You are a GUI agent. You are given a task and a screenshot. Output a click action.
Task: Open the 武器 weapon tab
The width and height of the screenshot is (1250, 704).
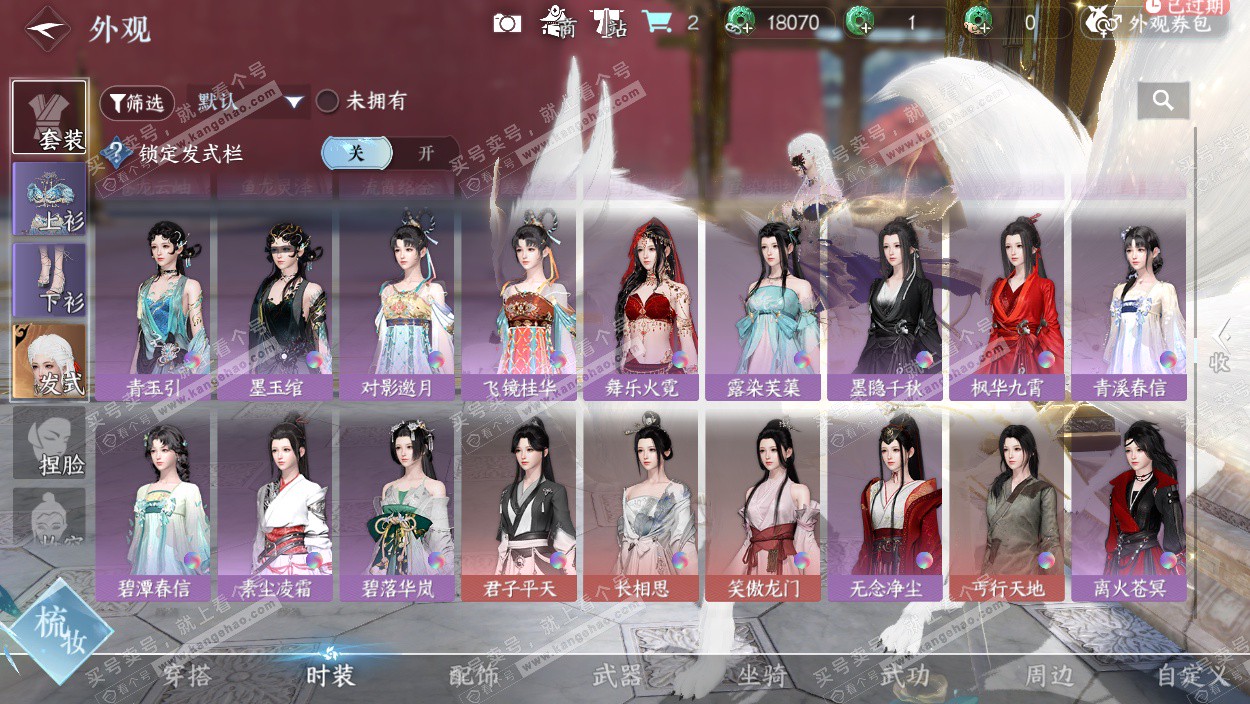(x=617, y=676)
